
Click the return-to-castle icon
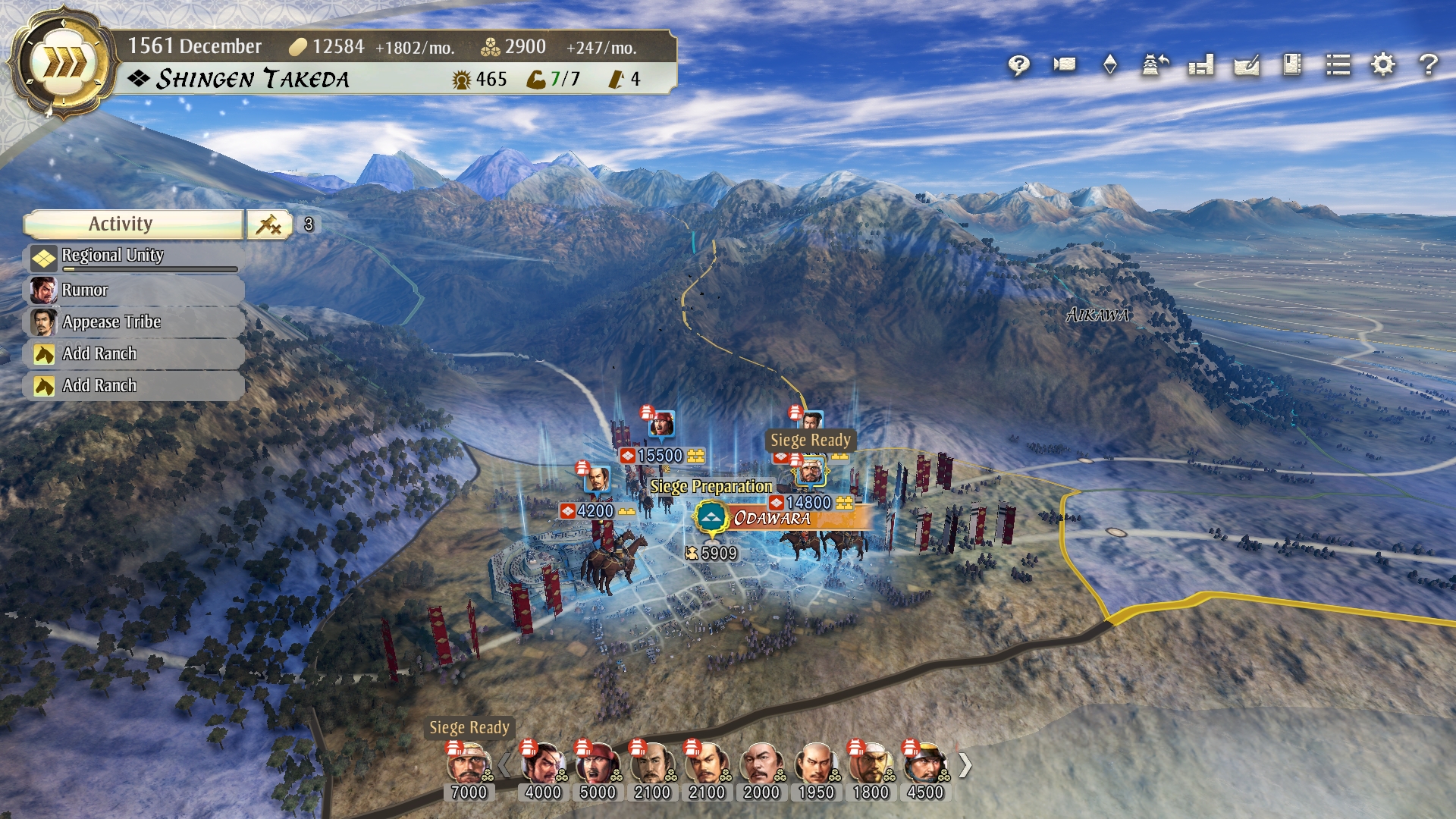point(1156,65)
